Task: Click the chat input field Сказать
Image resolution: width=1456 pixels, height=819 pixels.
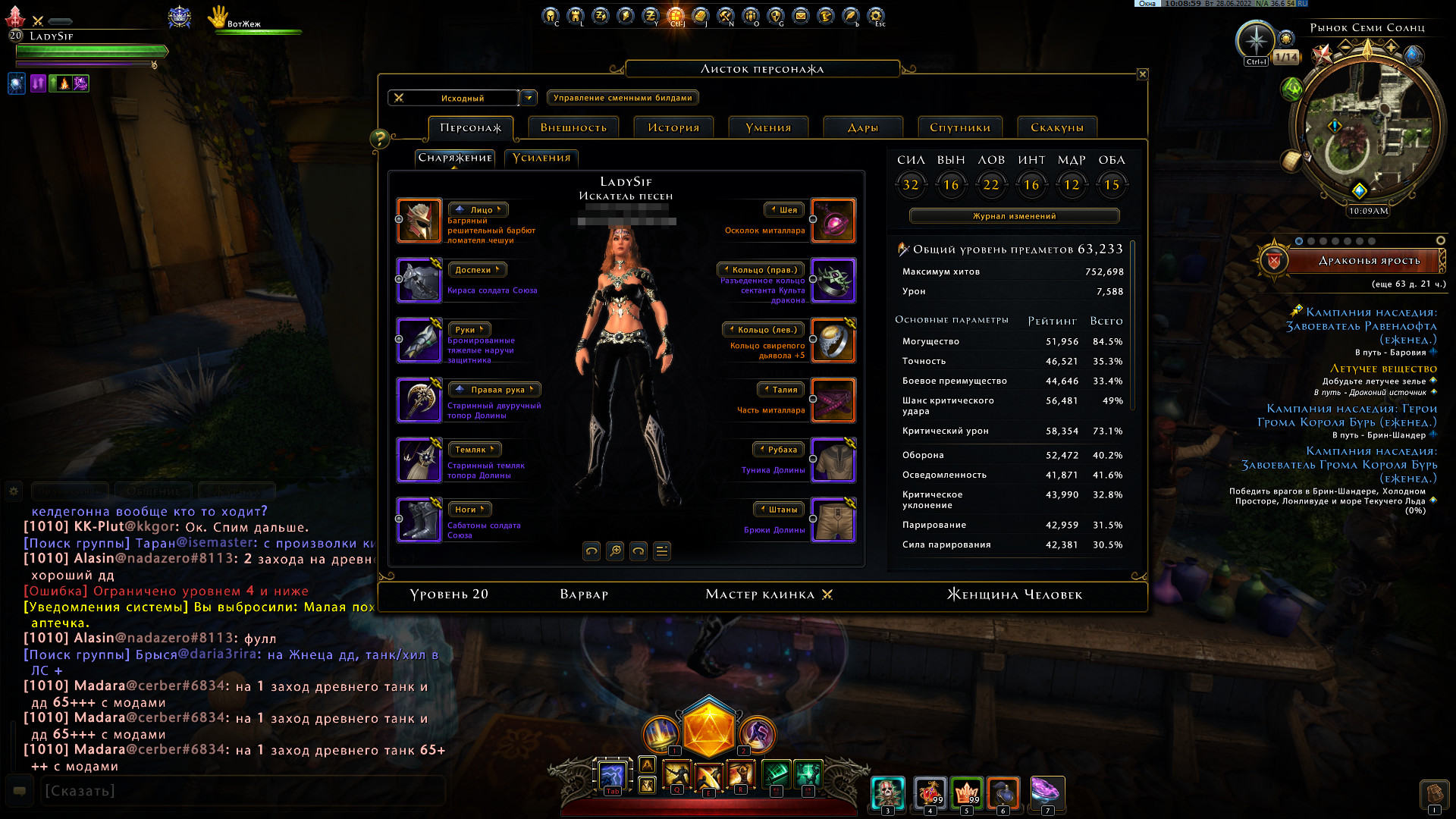Action: [243, 791]
